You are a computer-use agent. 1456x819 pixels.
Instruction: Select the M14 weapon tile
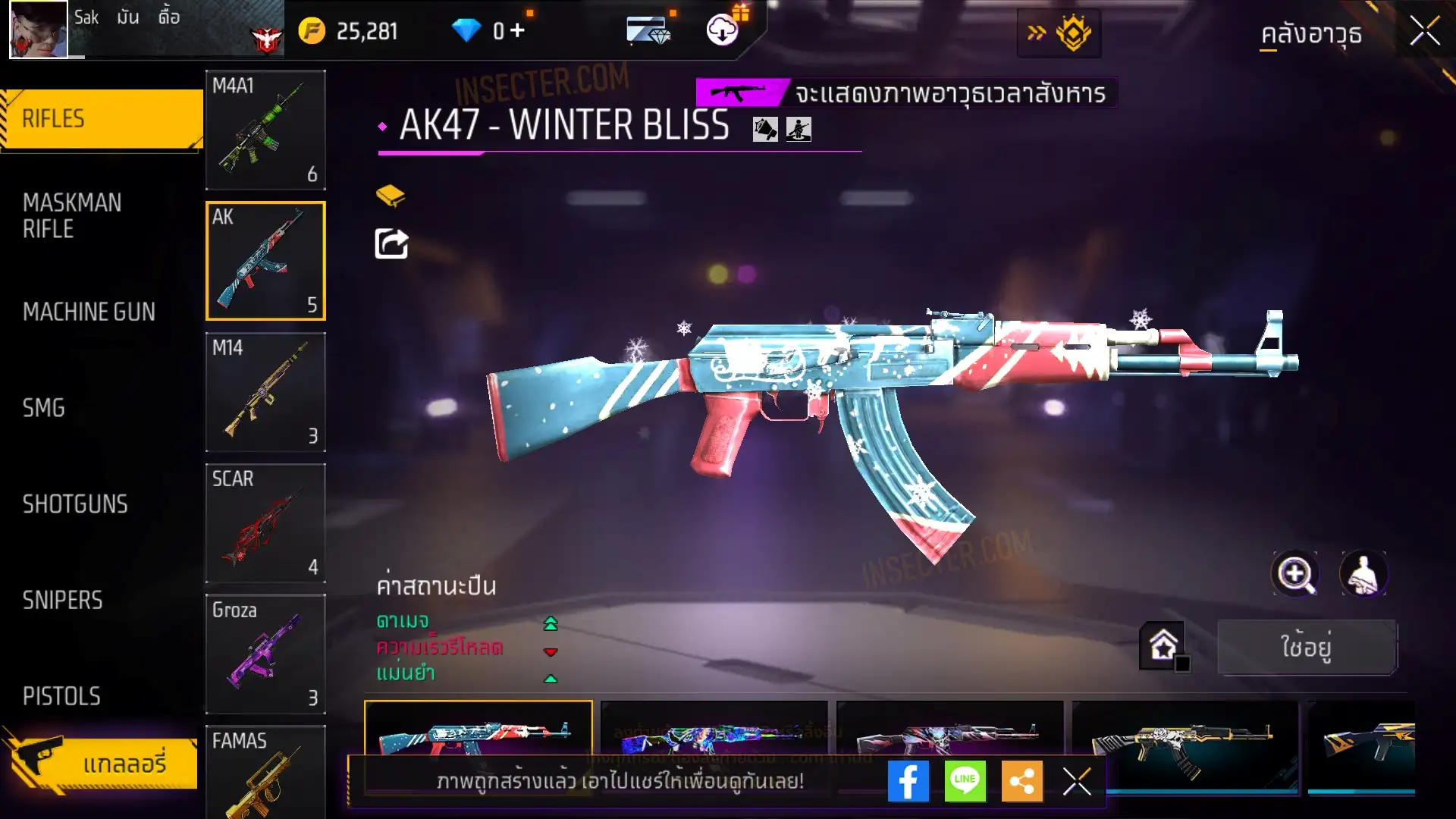pyautogui.click(x=265, y=392)
